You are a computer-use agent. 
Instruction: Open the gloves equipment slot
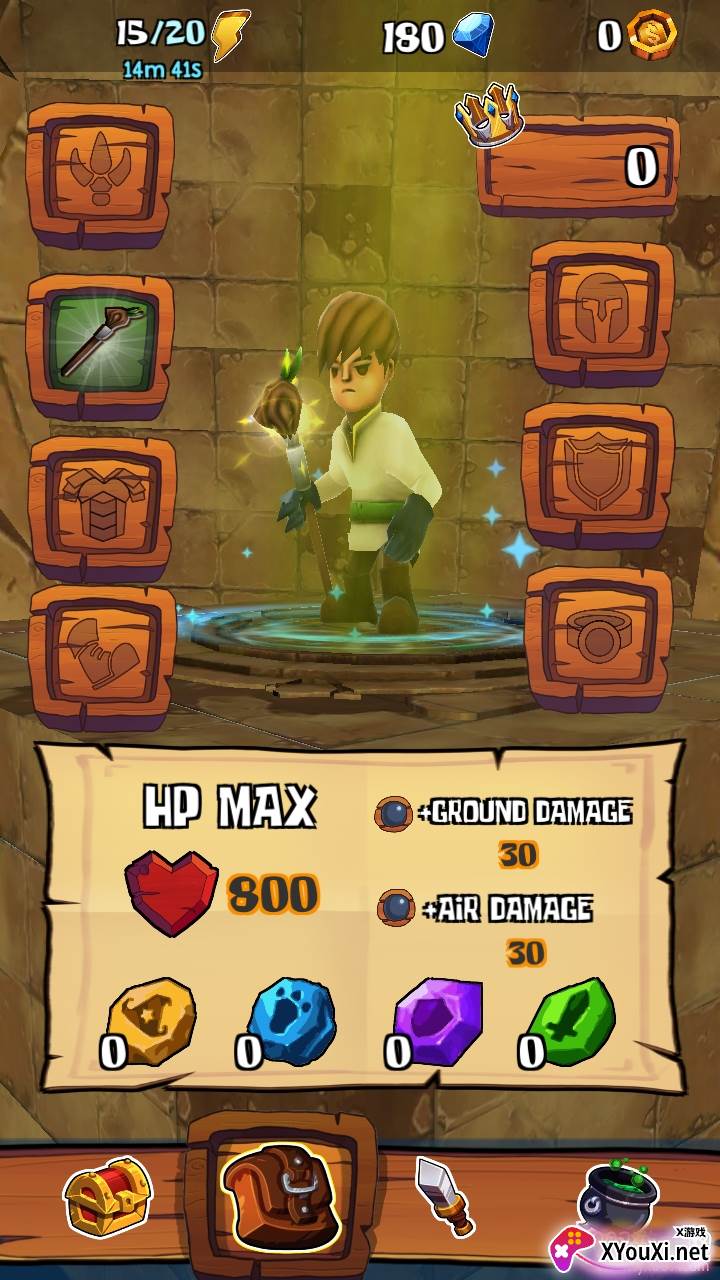[102, 654]
